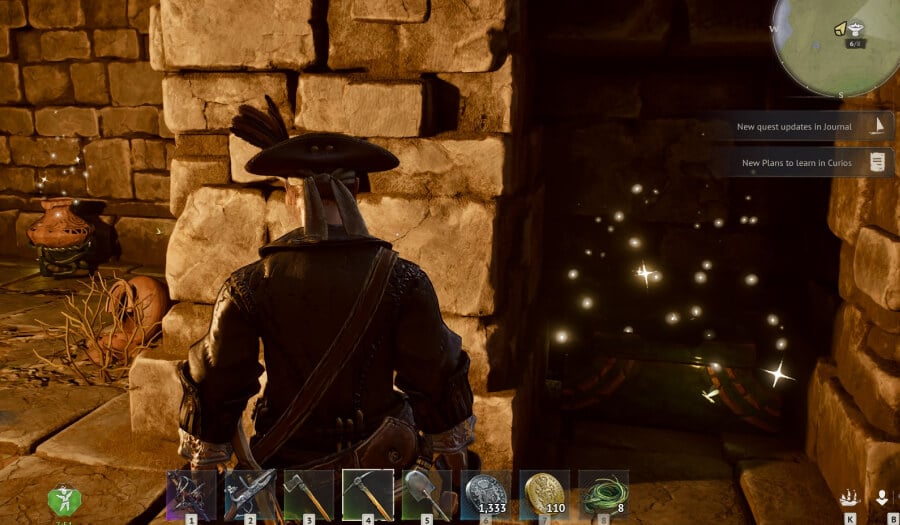Pick the gold coin stack showing 110

coord(545,495)
